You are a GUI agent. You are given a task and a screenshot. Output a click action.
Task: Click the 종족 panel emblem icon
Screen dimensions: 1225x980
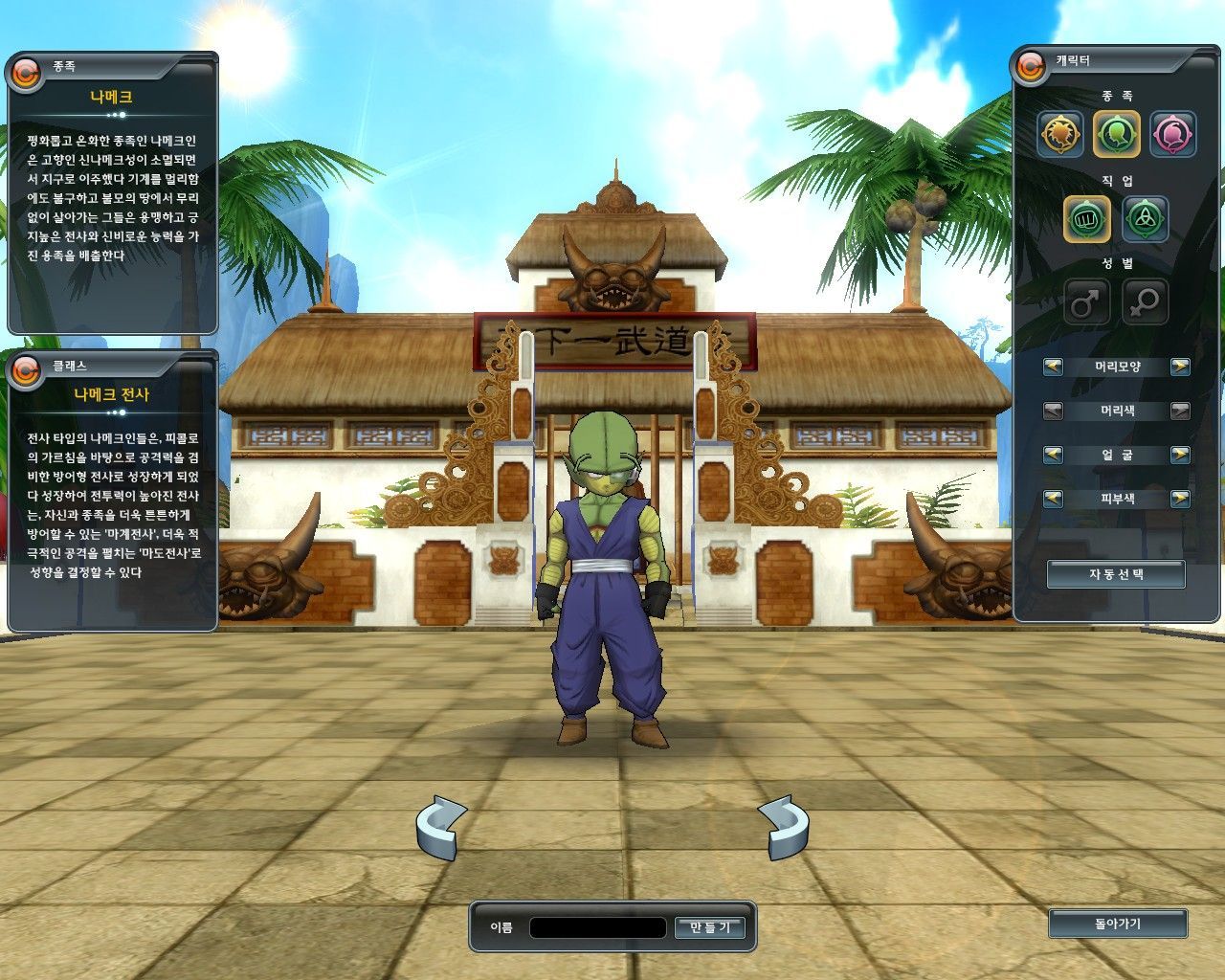[x=23, y=68]
